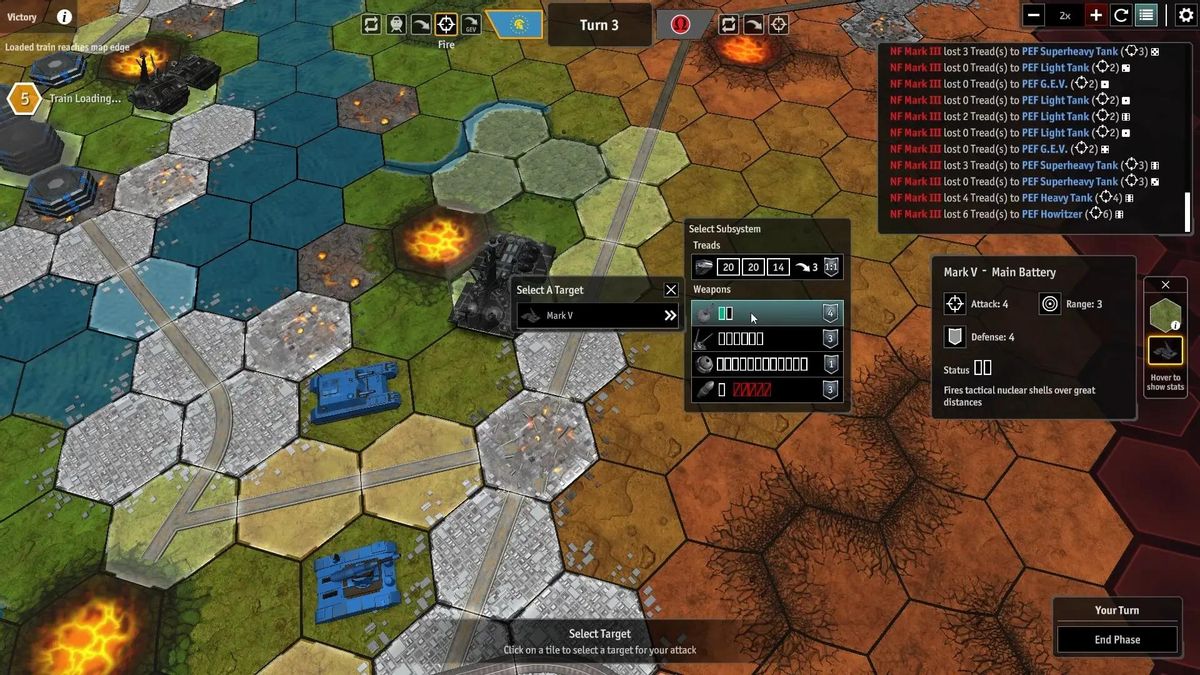Select the Fire phase crosshair icon

pos(447,24)
